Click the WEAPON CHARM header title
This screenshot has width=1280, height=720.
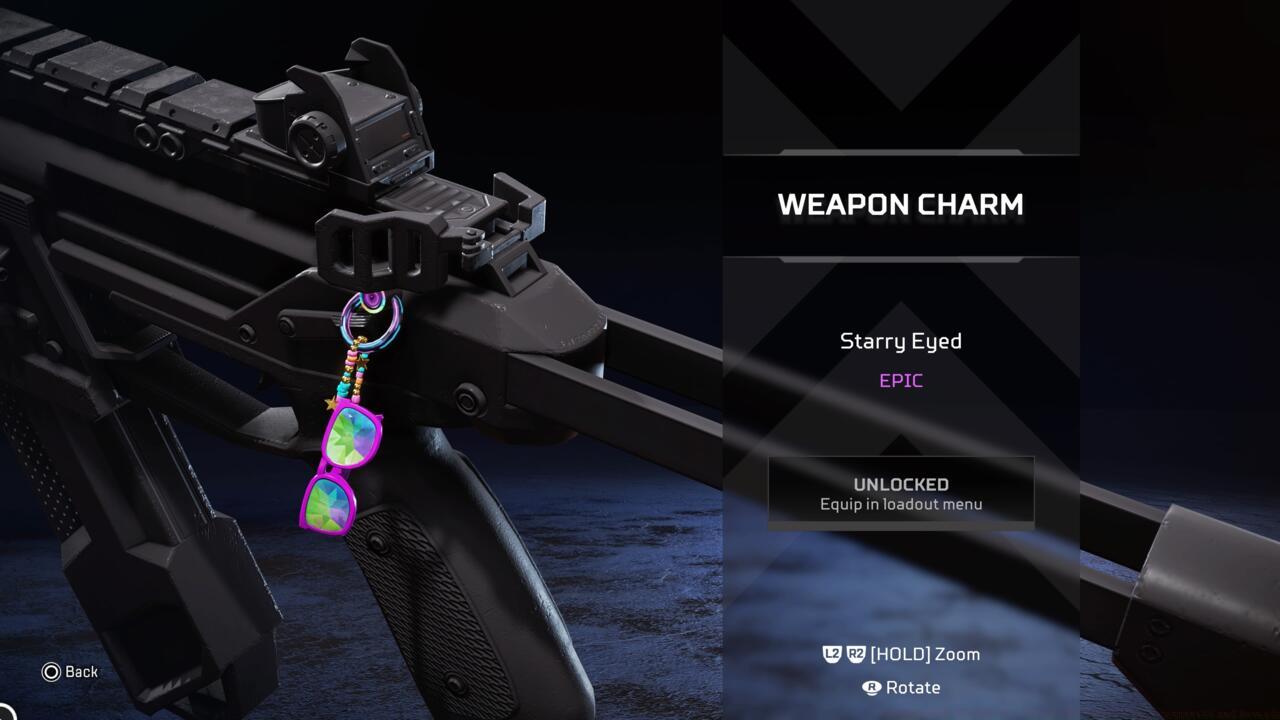pos(900,205)
